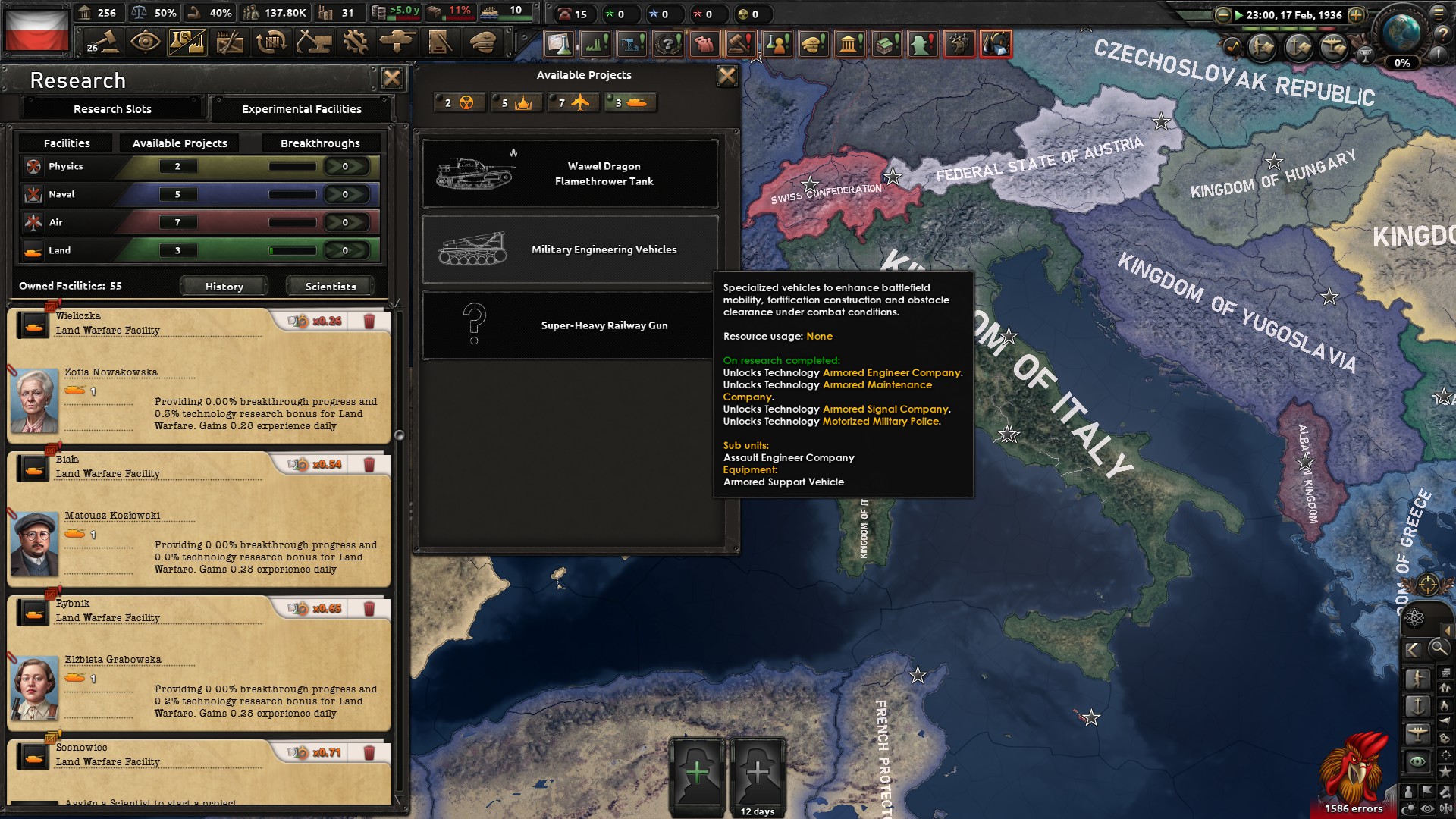The image size is (1456, 819).
Task: Choose the Military Engineering Vehicles project
Action: pos(570,249)
